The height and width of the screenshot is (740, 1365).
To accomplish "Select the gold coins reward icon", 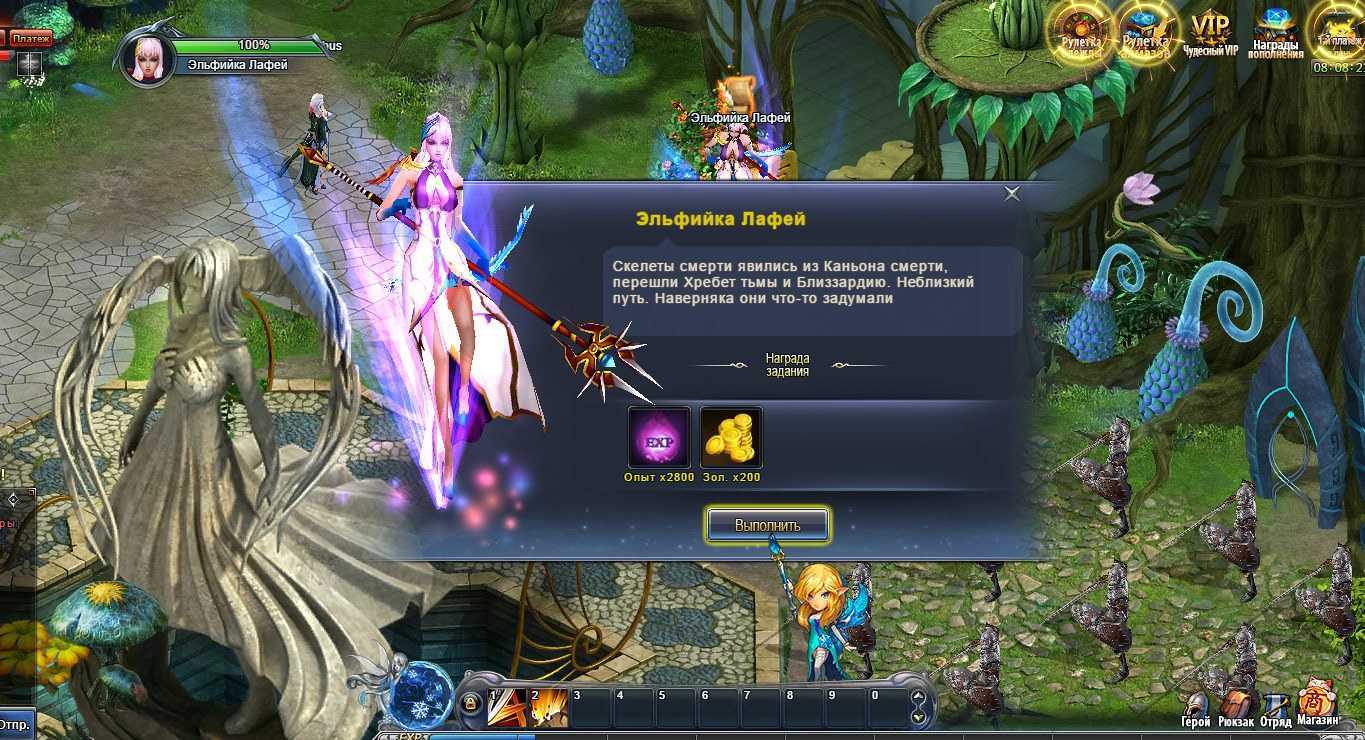I will click(x=731, y=438).
